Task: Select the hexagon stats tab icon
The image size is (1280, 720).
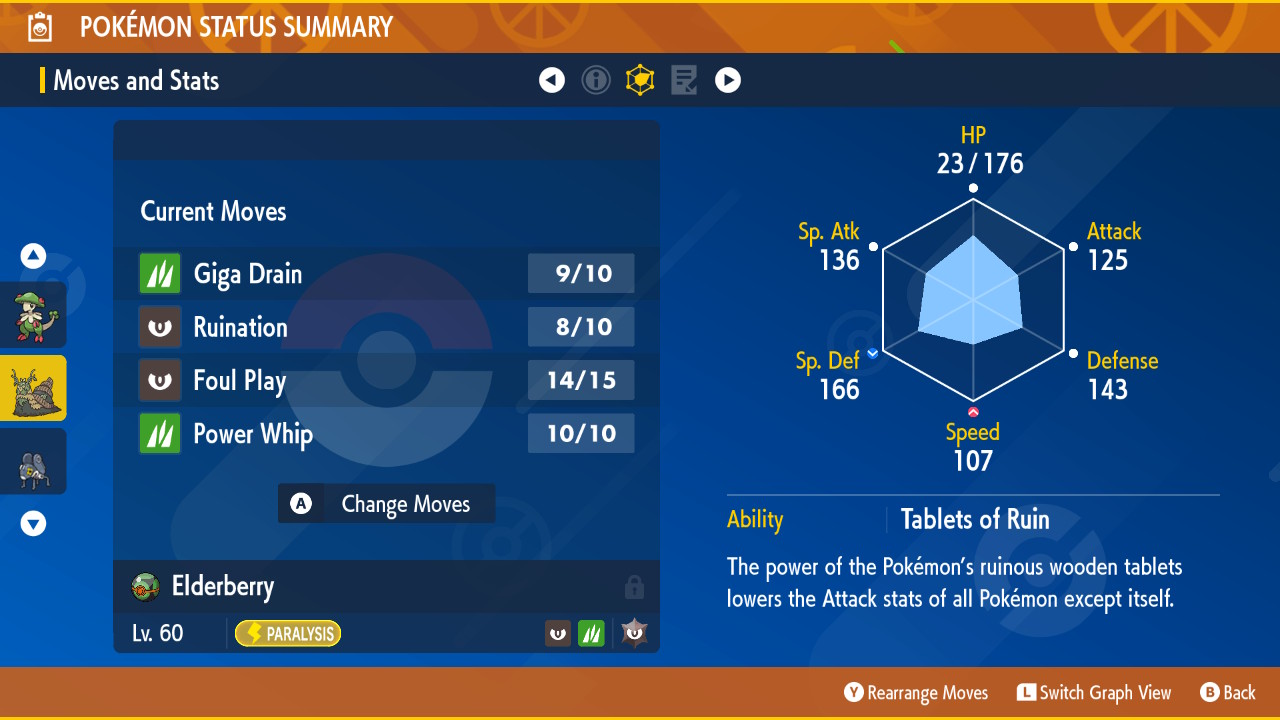Action: [x=640, y=80]
